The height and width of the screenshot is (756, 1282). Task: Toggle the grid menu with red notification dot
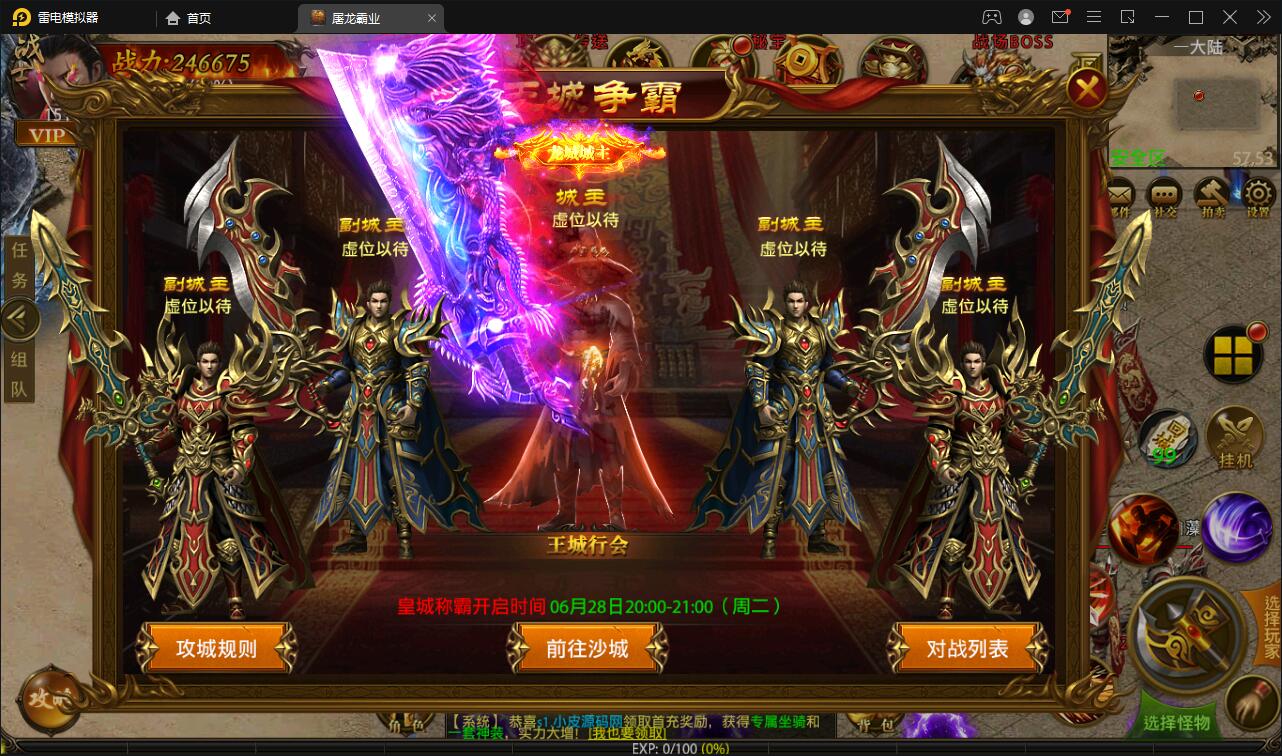pos(1233,355)
